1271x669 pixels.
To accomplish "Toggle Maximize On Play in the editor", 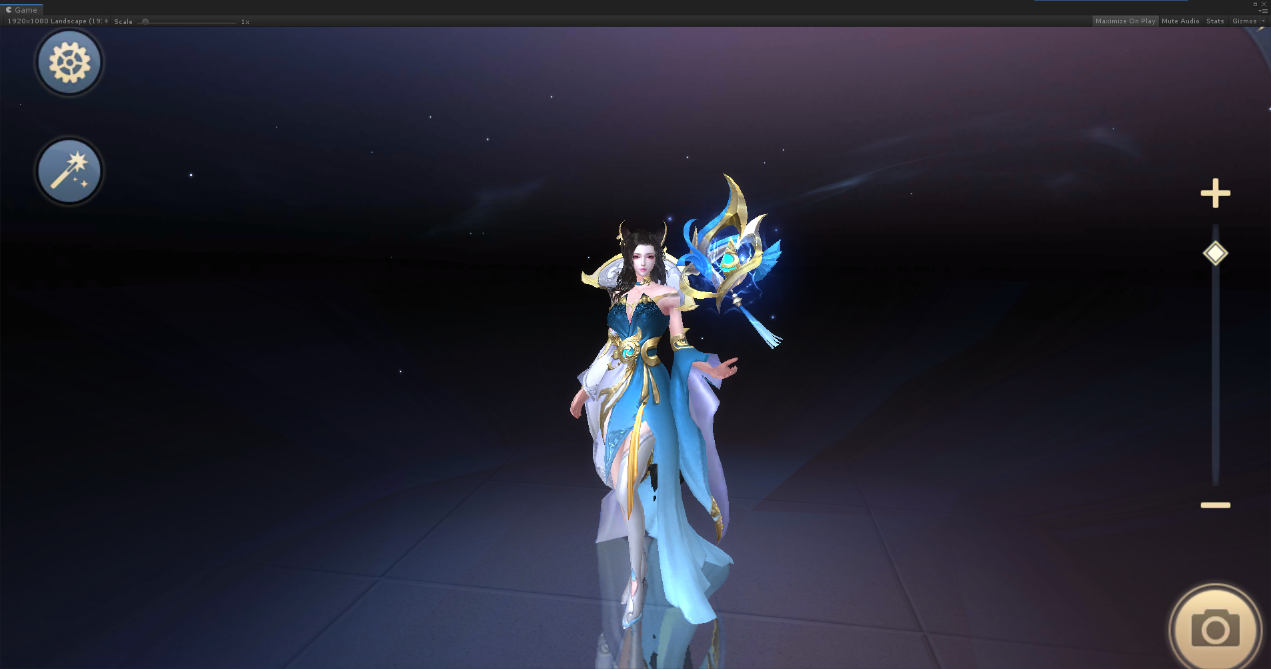I will (x=1125, y=21).
